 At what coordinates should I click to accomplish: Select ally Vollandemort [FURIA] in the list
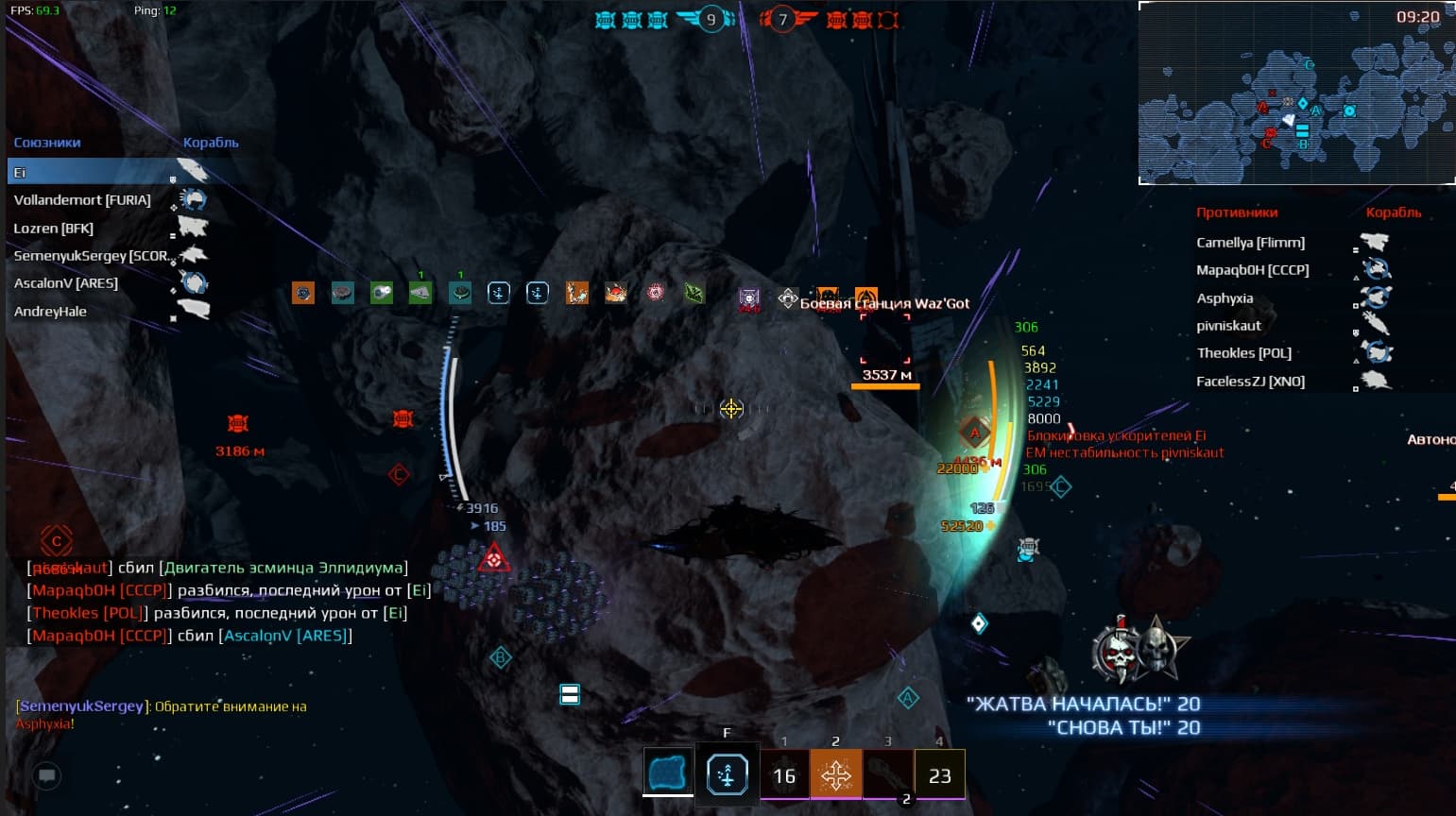[x=82, y=200]
